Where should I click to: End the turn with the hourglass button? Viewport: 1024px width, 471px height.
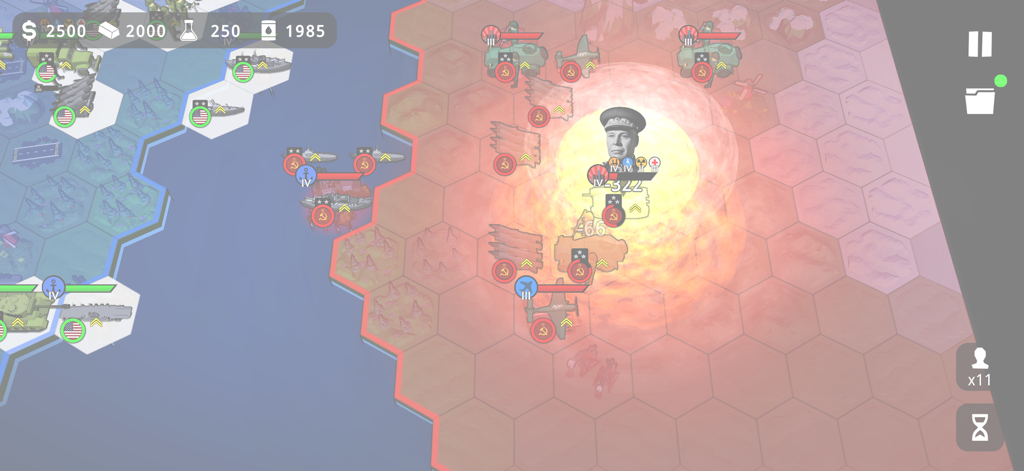point(980,427)
